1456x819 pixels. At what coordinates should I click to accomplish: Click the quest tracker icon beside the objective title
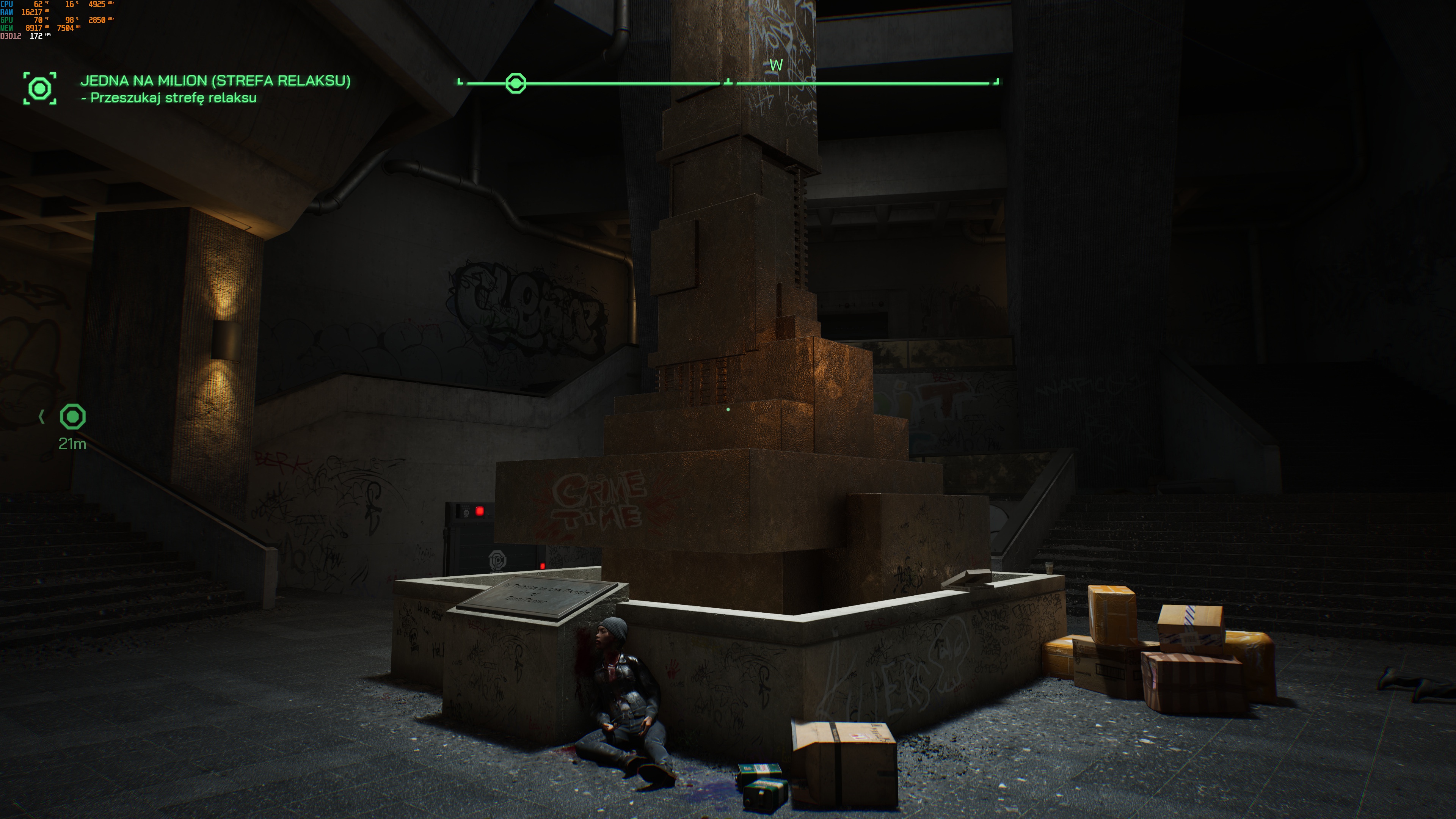click(x=39, y=88)
